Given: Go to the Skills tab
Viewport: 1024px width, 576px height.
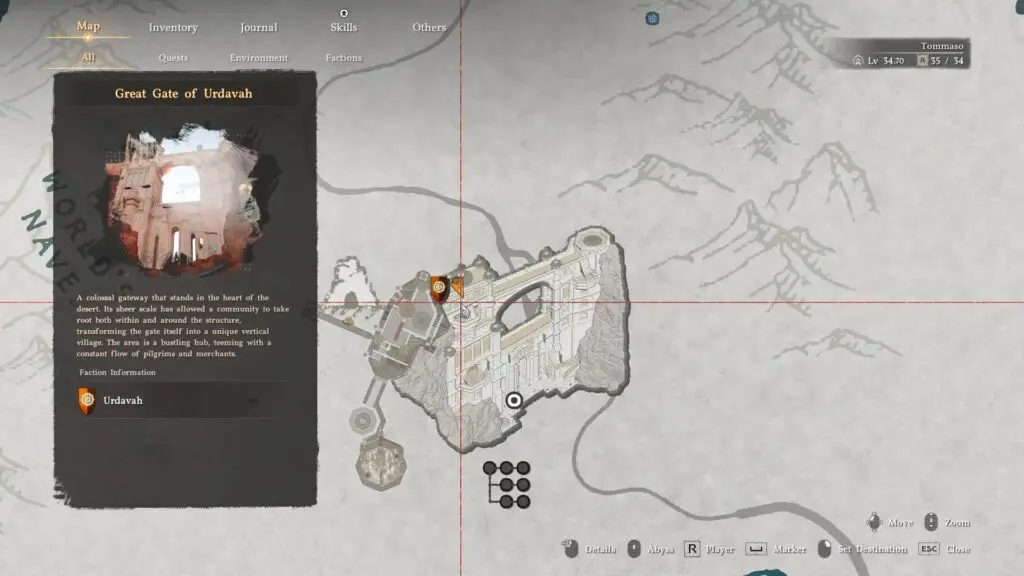Looking at the screenshot, I should coord(344,27).
